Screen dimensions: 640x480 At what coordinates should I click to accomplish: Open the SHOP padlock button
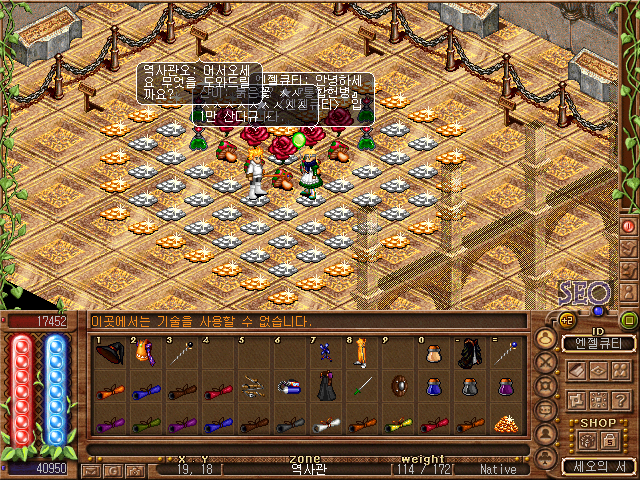(610, 440)
